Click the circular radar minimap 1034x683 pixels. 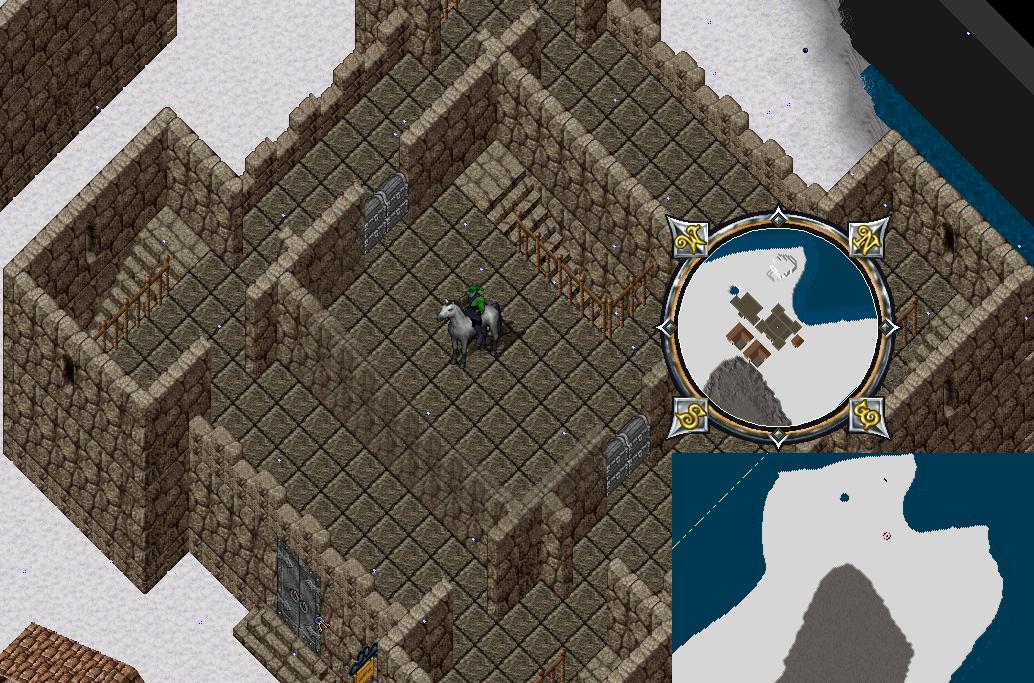tap(778, 327)
